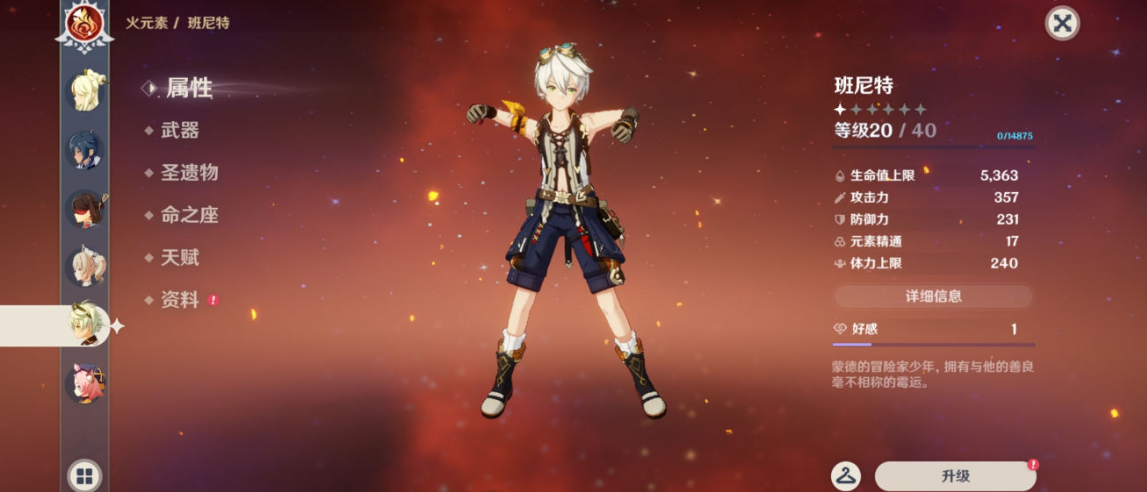This screenshot has width=1147, height=492.
Task: Open the 武器 weapon section
Action: click(x=180, y=130)
